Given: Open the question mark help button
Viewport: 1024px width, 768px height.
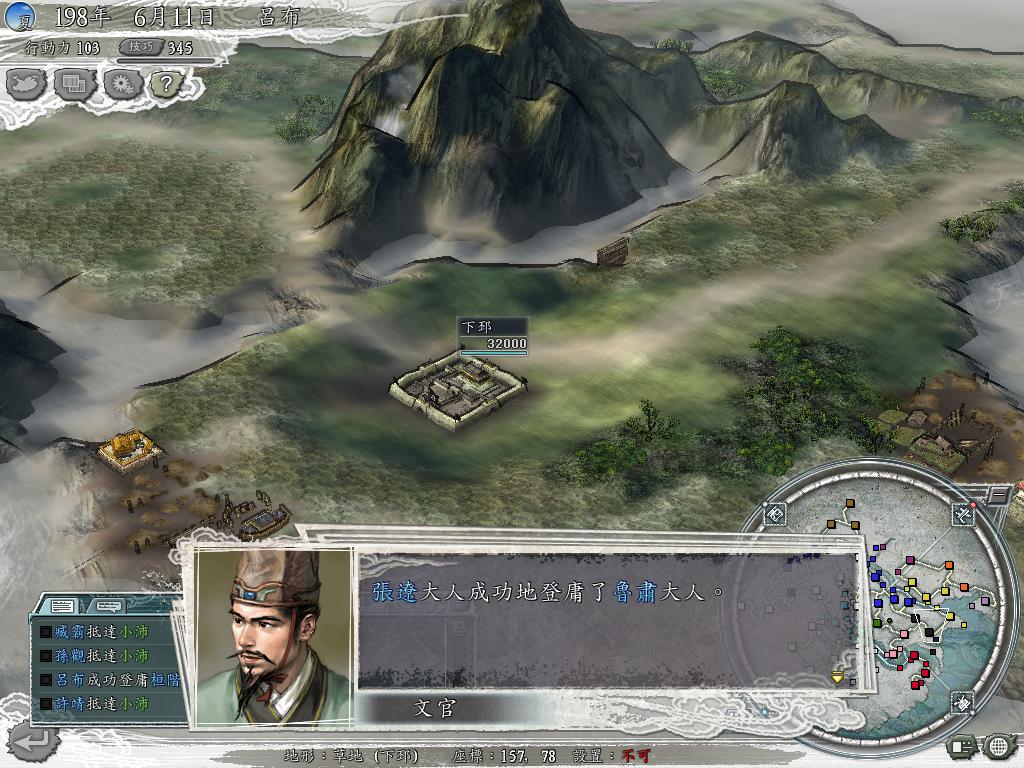Looking at the screenshot, I should point(165,83).
